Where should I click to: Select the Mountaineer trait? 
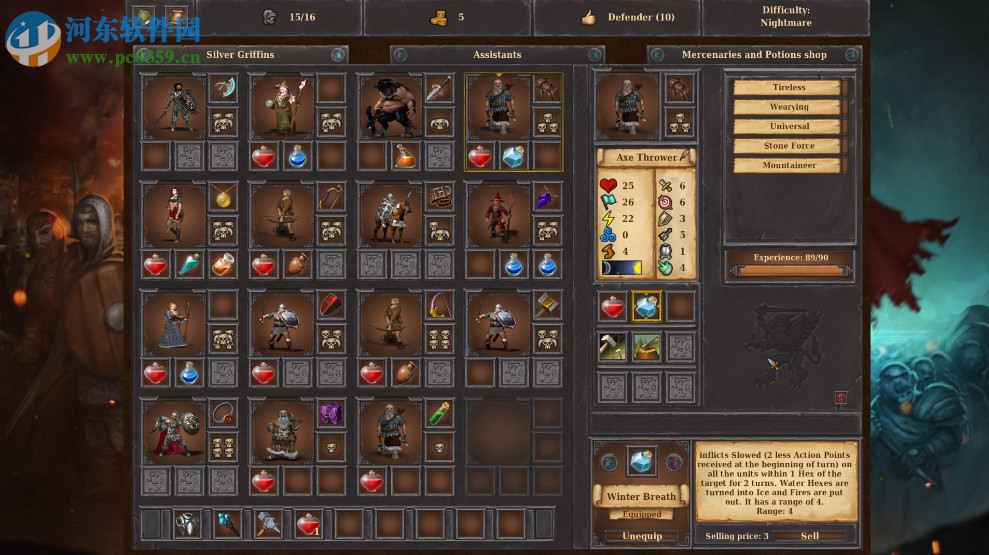(789, 165)
